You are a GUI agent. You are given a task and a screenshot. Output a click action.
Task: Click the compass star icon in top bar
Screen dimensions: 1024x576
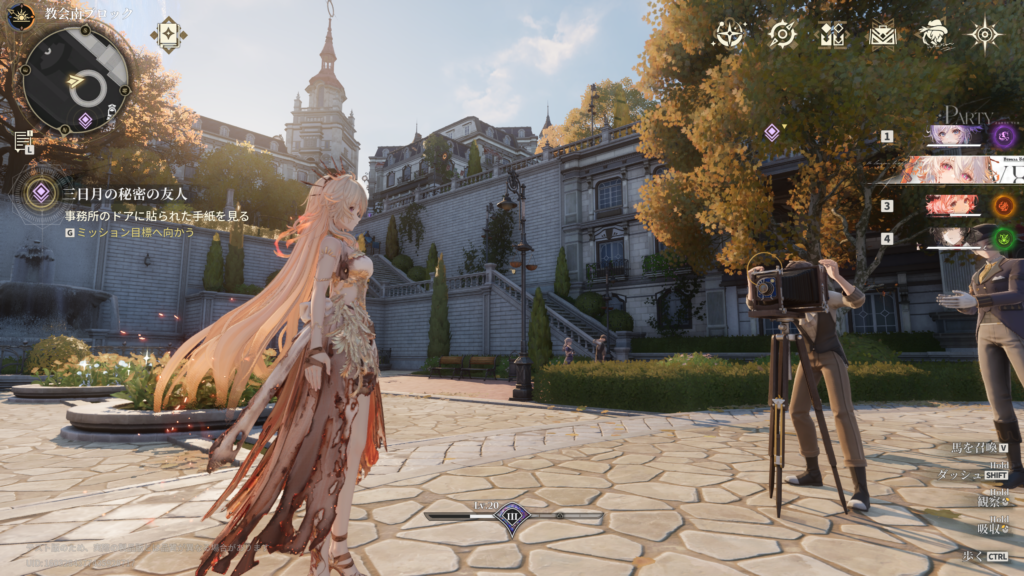[x=730, y=35]
